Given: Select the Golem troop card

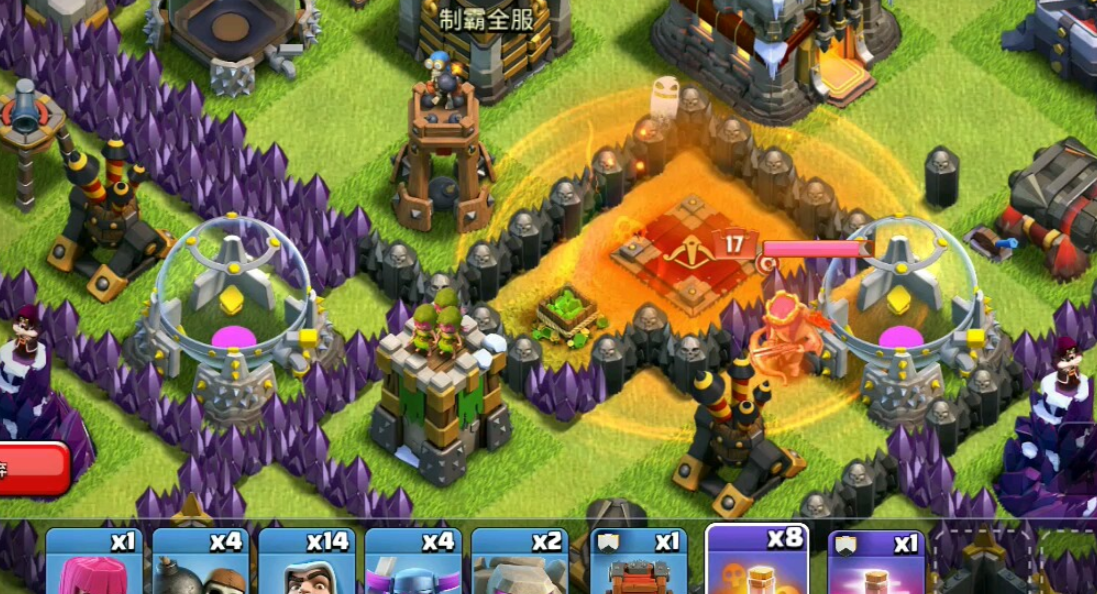Looking at the screenshot, I should 518,562.
